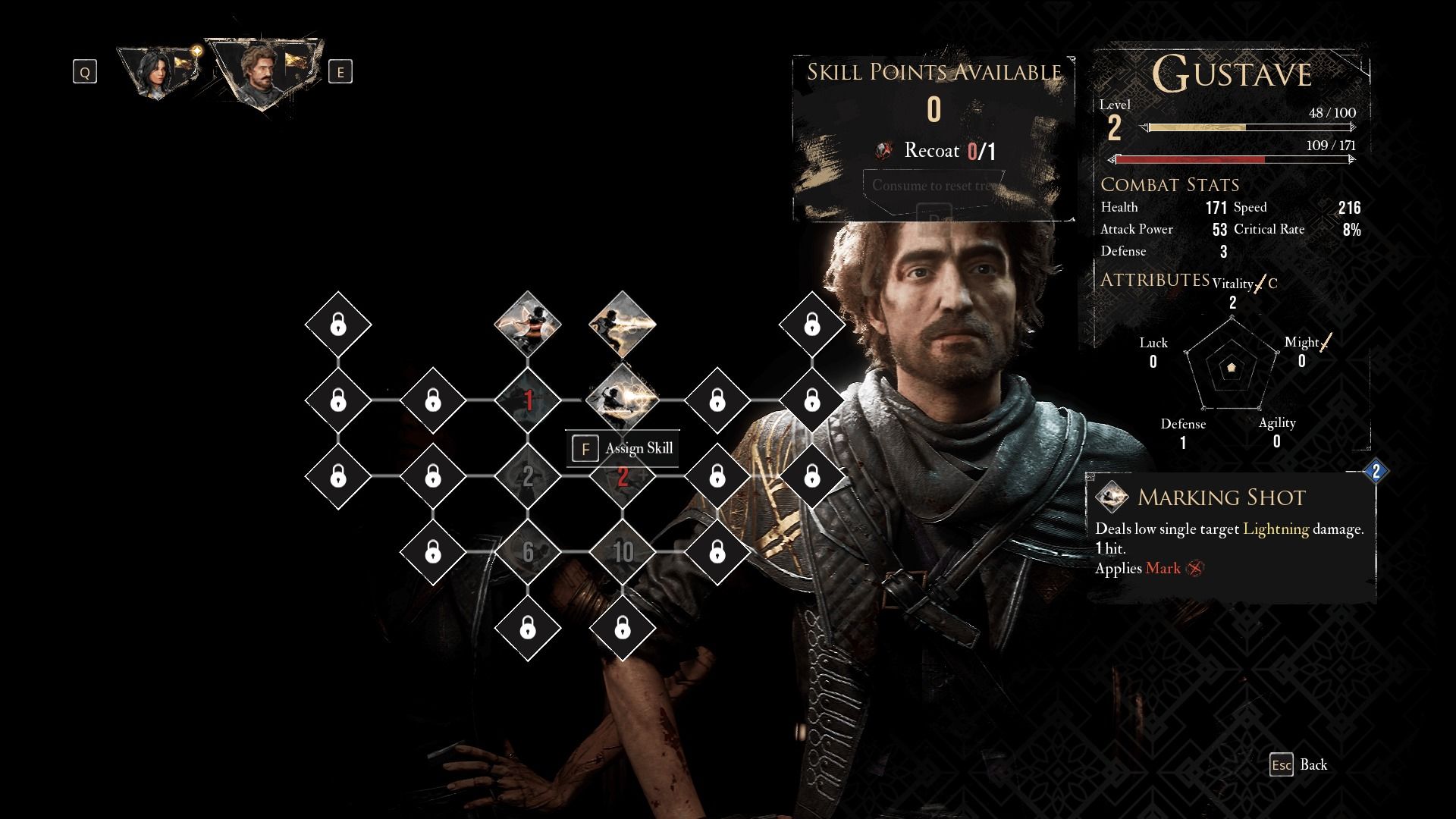Go back from the skill screen
This screenshot has height=819, width=1456.
1298,764
